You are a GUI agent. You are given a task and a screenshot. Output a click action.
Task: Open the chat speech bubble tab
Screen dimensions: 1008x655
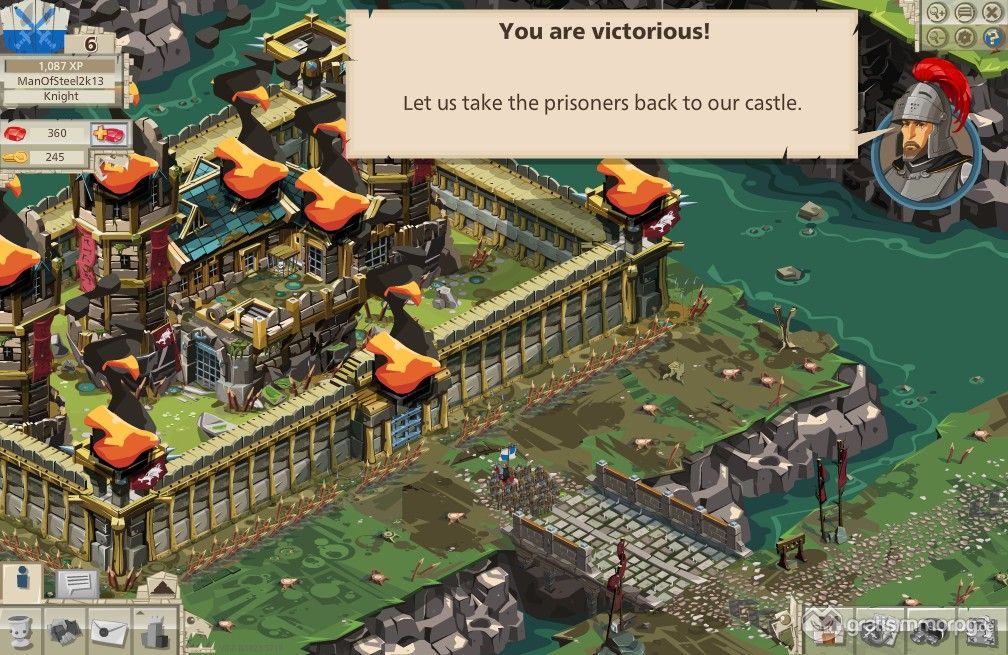[x=76, y=582]
